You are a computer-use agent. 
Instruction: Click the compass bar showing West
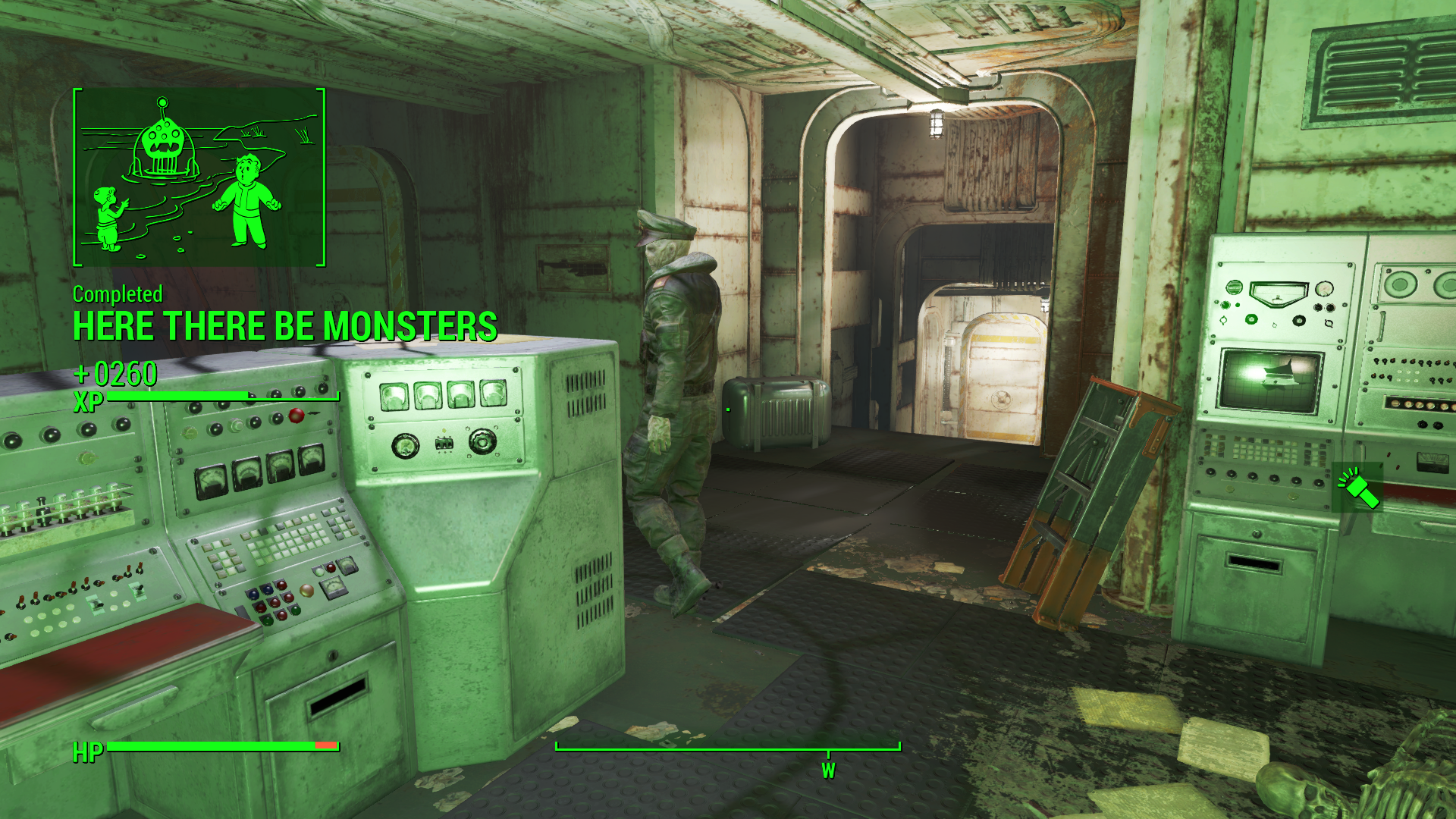[728, 748]
